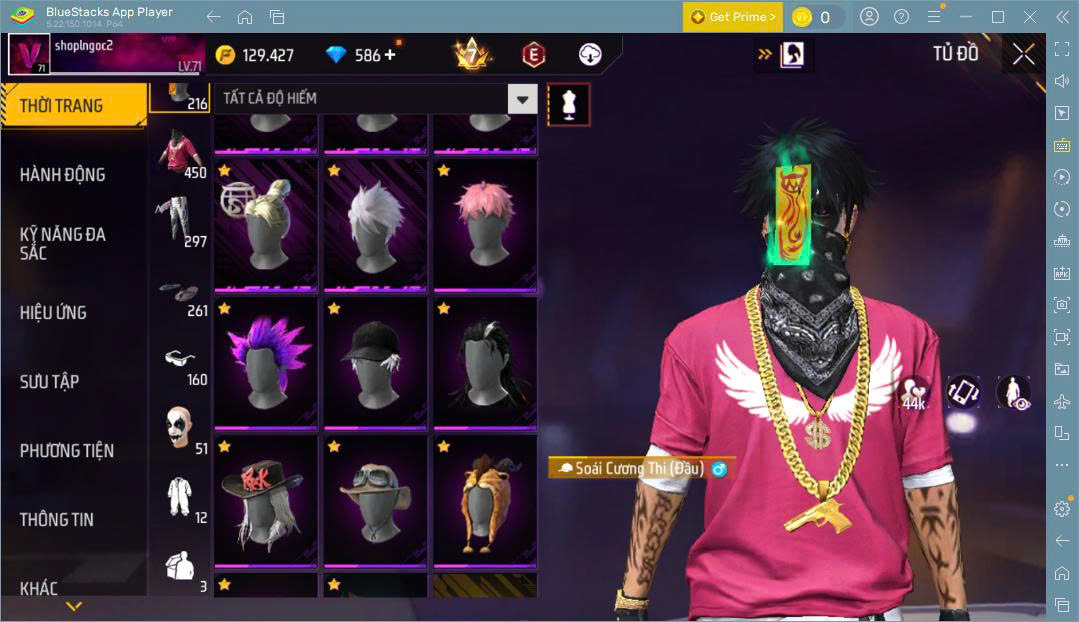Open the HÀNH ĐỘNG category

point(63,174)
